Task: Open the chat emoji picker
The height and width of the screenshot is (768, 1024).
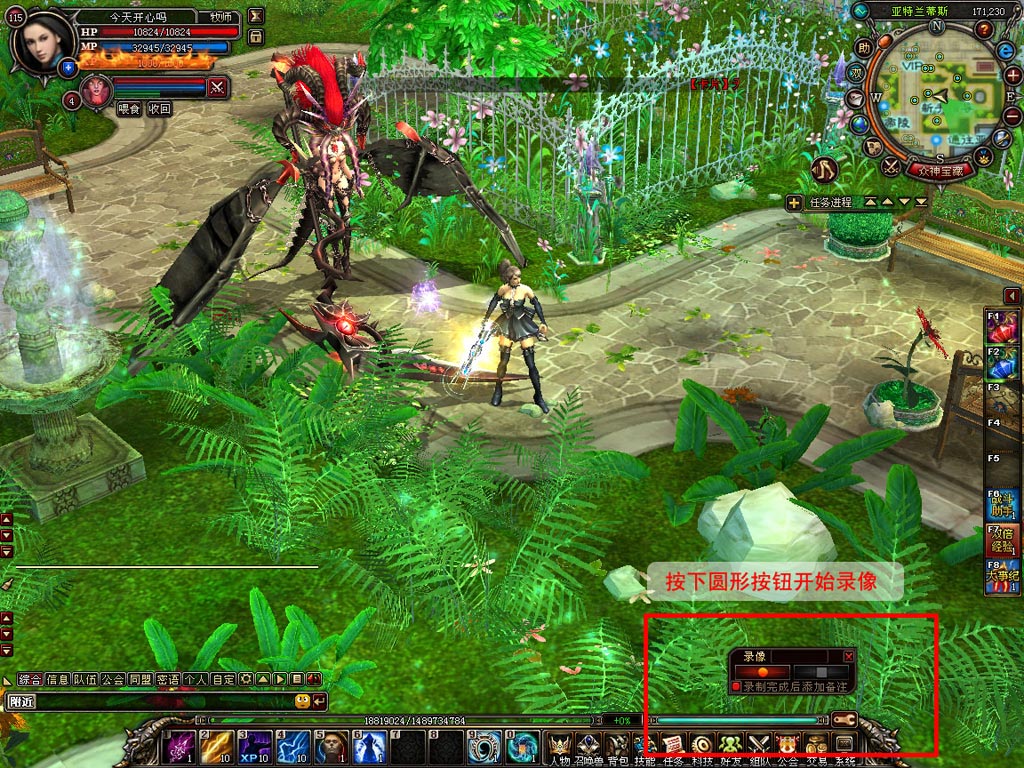Action: click(302, 701)
